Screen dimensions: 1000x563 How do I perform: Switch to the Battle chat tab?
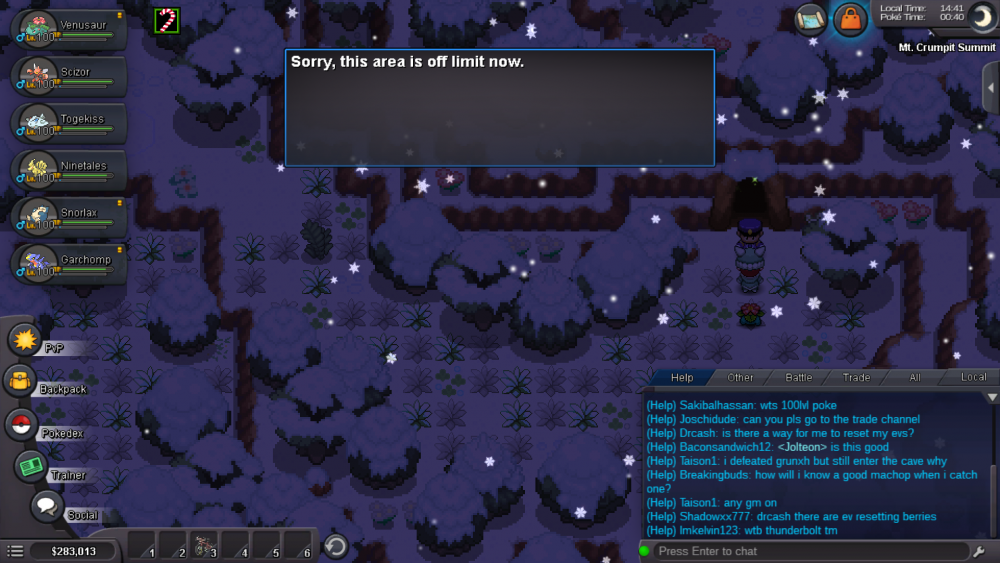click(799, 378)
